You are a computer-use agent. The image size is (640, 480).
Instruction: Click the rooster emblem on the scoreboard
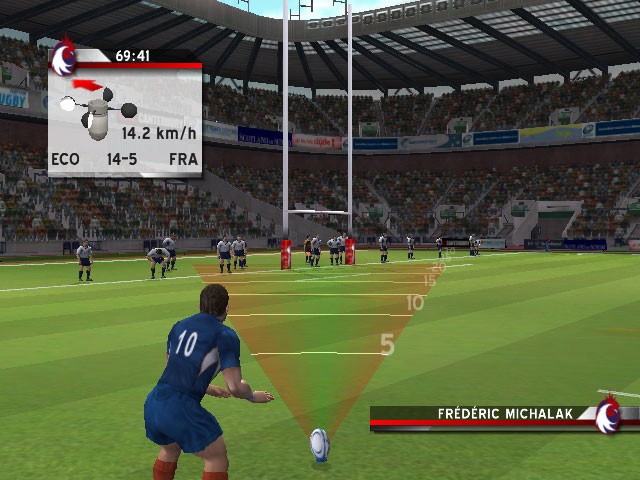tap(65, 58)
